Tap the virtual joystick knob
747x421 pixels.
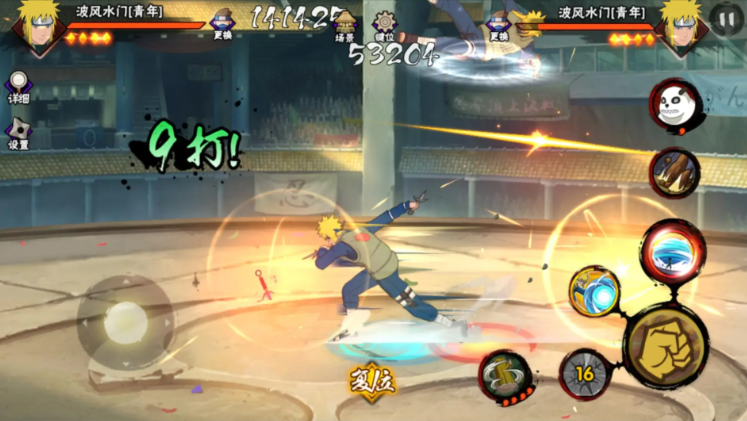[125, 322]
